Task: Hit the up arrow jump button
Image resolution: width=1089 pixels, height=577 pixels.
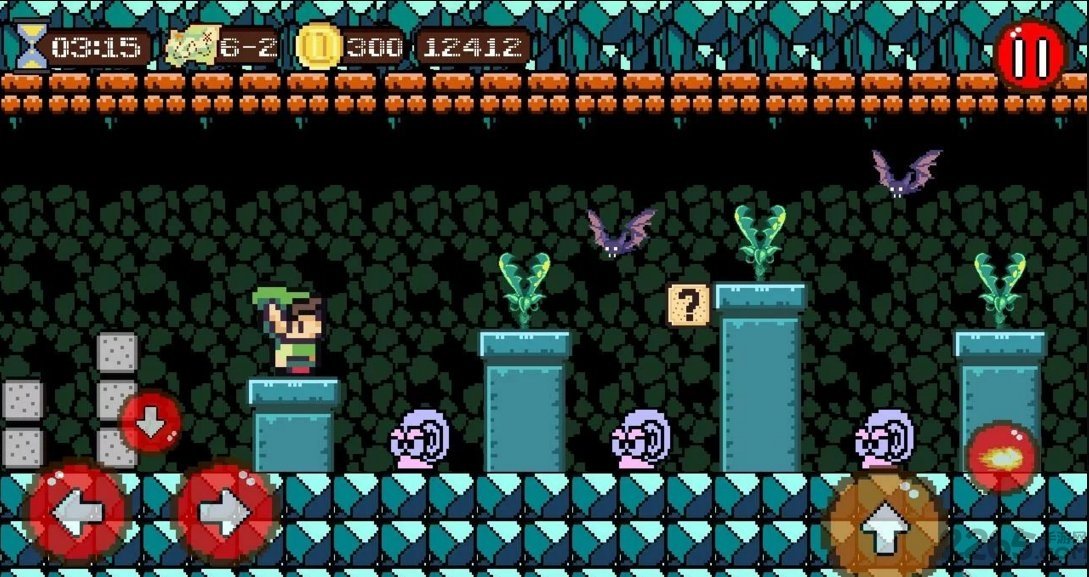Action: [883, 527]
